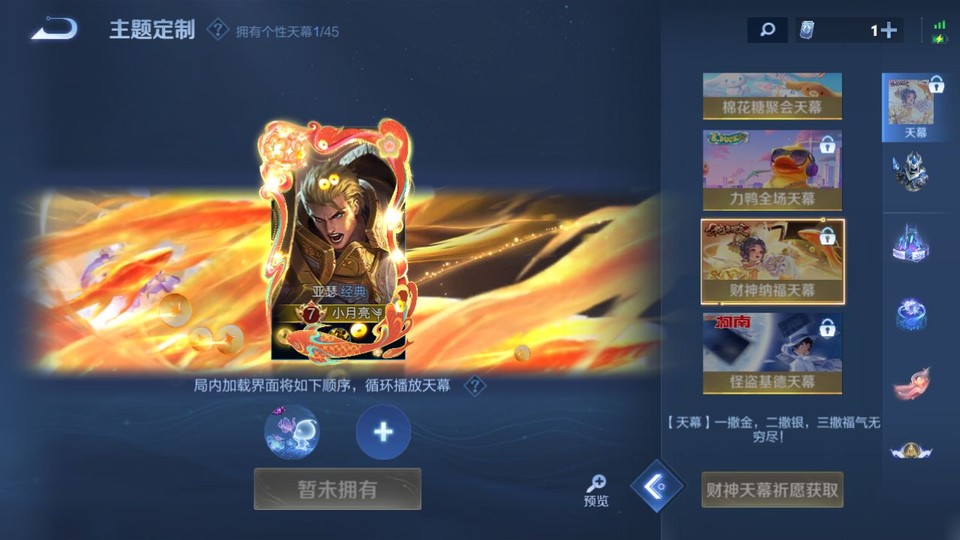Collapse the panel with the diamond arrow
Viewport: 960px width, 540px height.
(x=657, y=487)
